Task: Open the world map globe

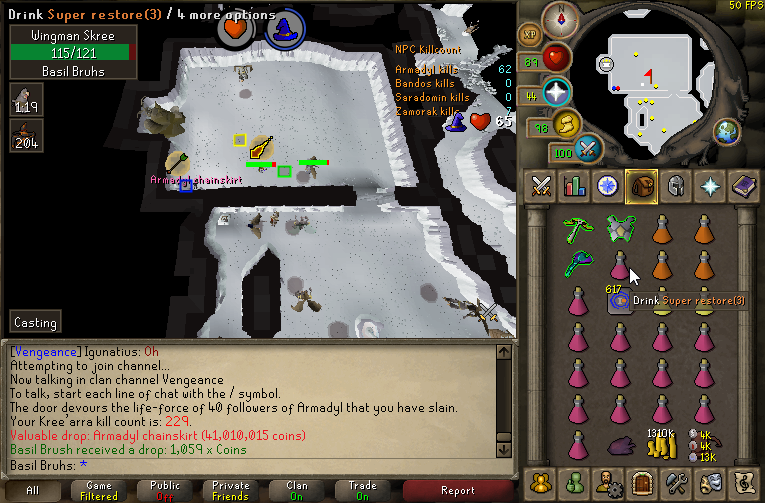Action: (x=726, y=130)
